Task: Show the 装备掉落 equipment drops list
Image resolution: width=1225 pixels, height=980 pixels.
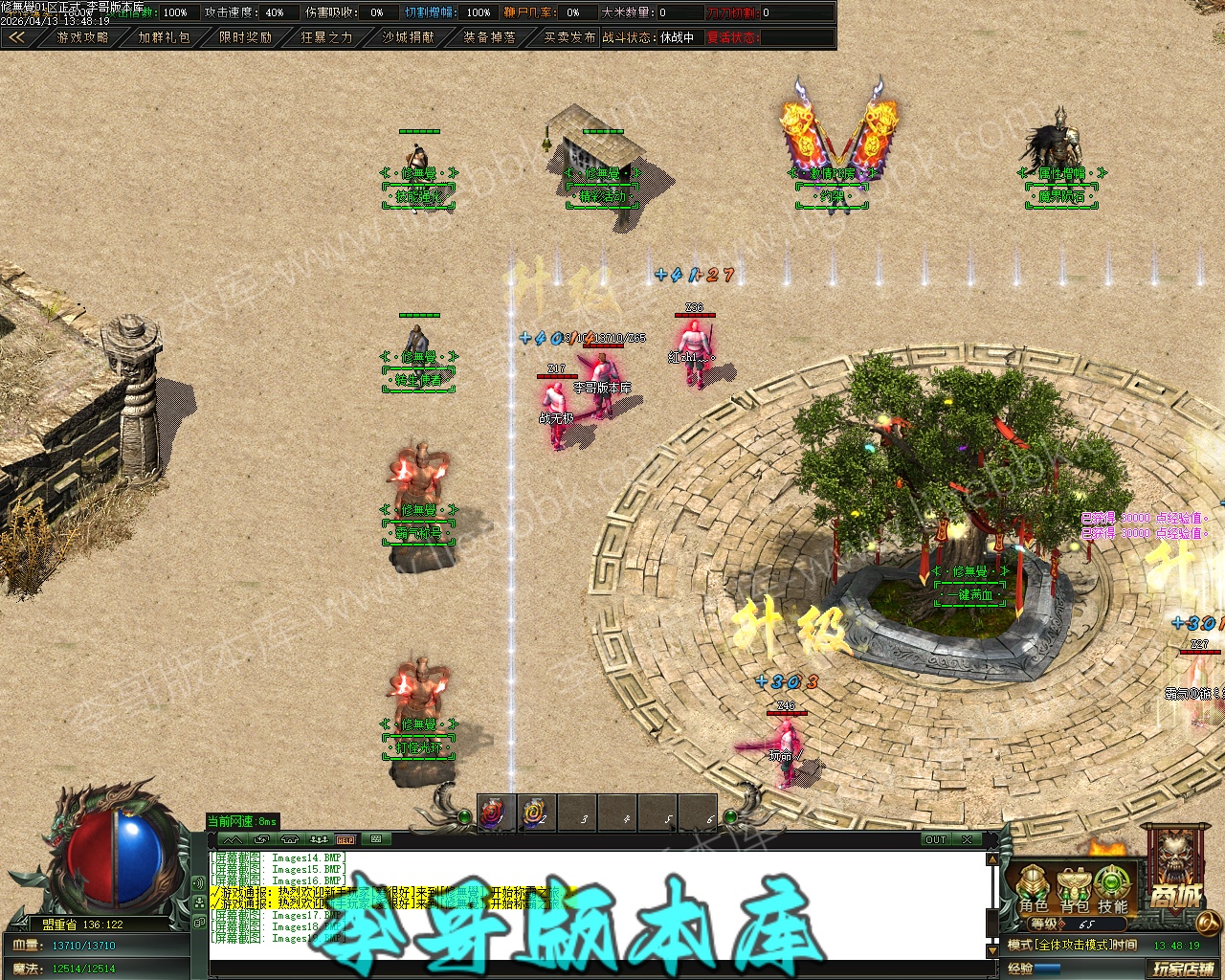Action: point(489,37)
